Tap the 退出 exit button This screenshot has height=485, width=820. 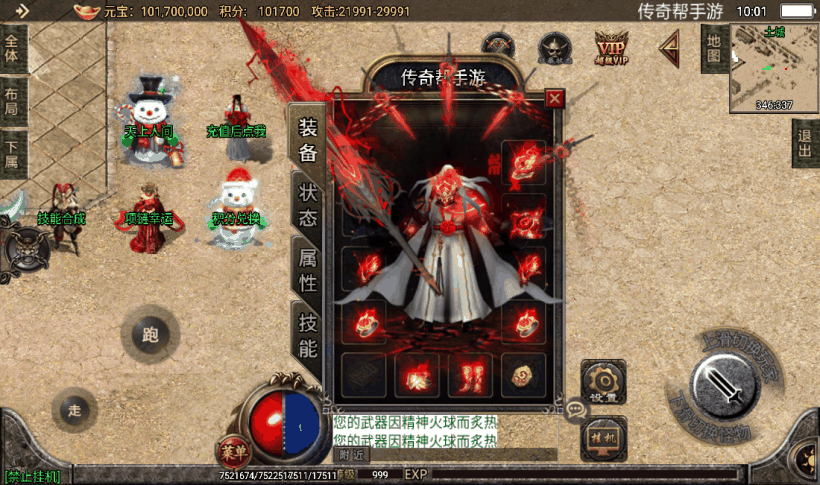(805, 144)
